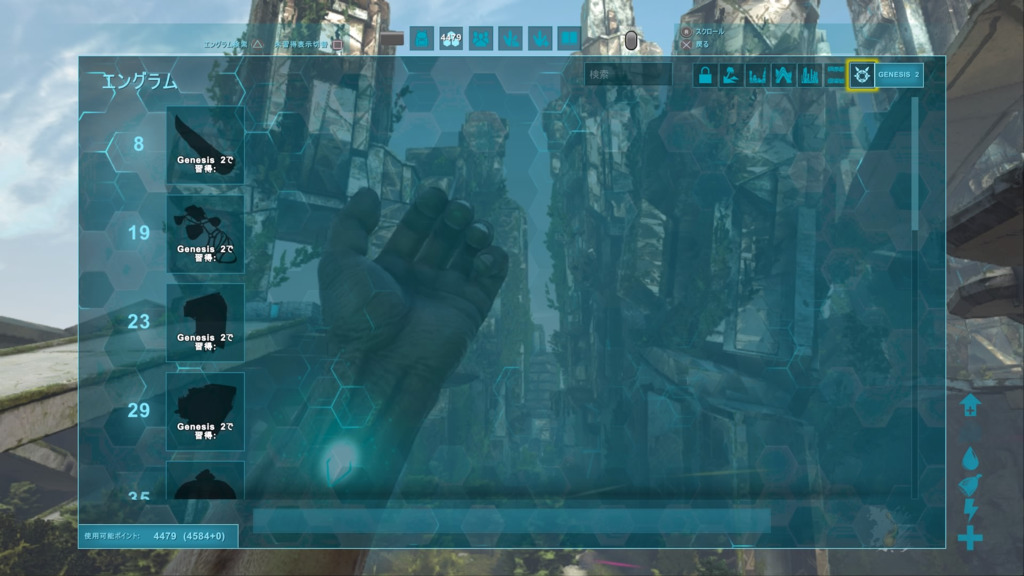This screenshot has height=576, width=1024.
Task: Open the inventory backpack tab
Action: (422, 38)
